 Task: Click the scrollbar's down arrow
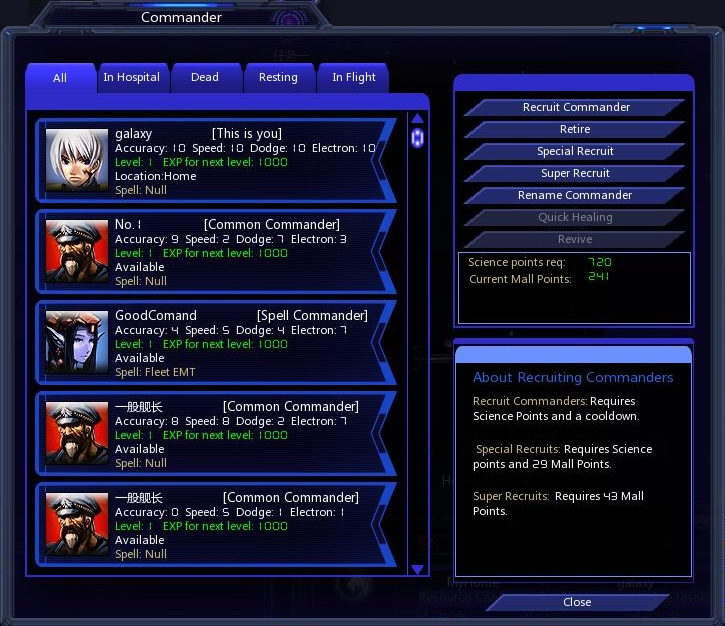pyautogui.click(x=418, y=569)
